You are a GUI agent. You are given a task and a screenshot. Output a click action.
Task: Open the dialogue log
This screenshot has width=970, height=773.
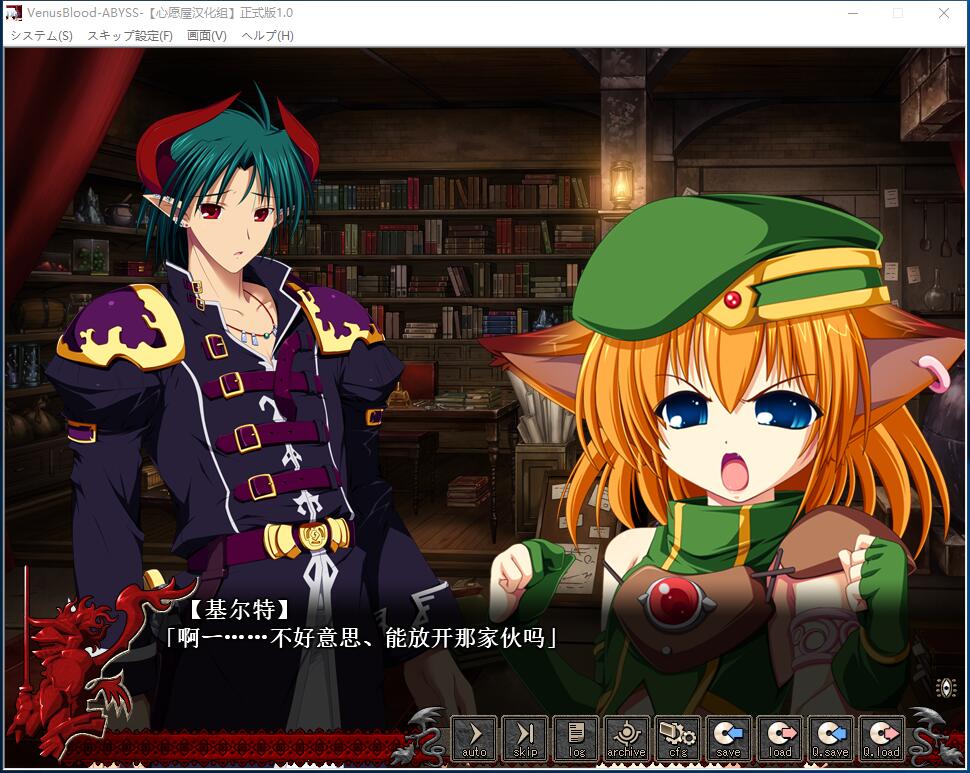coord(576,738)
